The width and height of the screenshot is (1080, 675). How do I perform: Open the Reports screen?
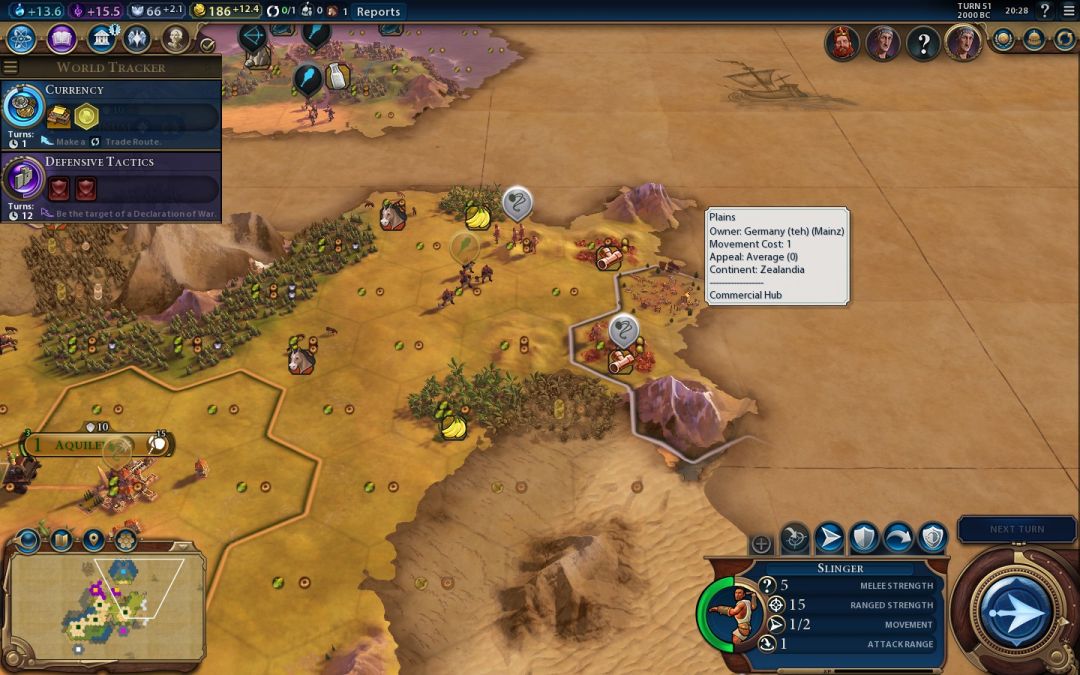[378, 12]
